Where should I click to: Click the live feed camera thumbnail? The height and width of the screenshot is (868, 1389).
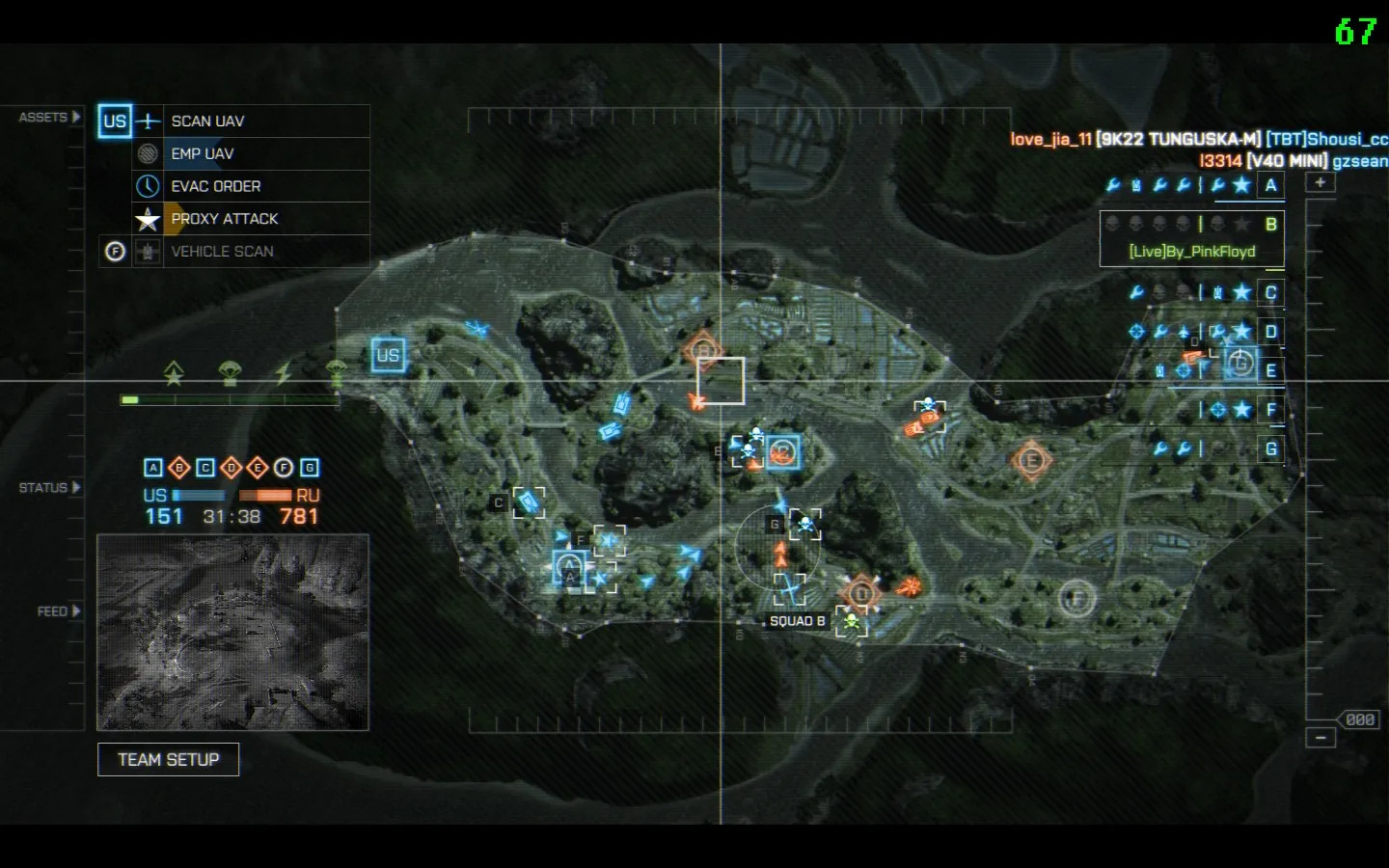click(232, 633)
